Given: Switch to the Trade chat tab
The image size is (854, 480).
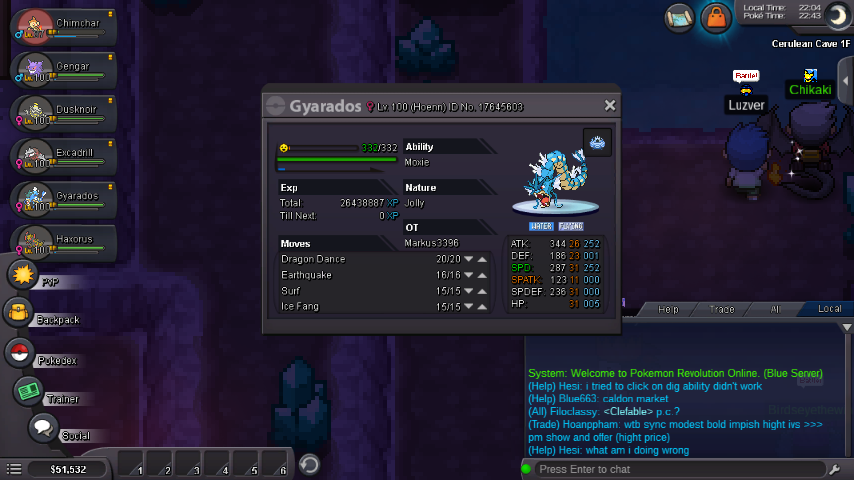Looking at the screenshot, I should tap(721, 310).
